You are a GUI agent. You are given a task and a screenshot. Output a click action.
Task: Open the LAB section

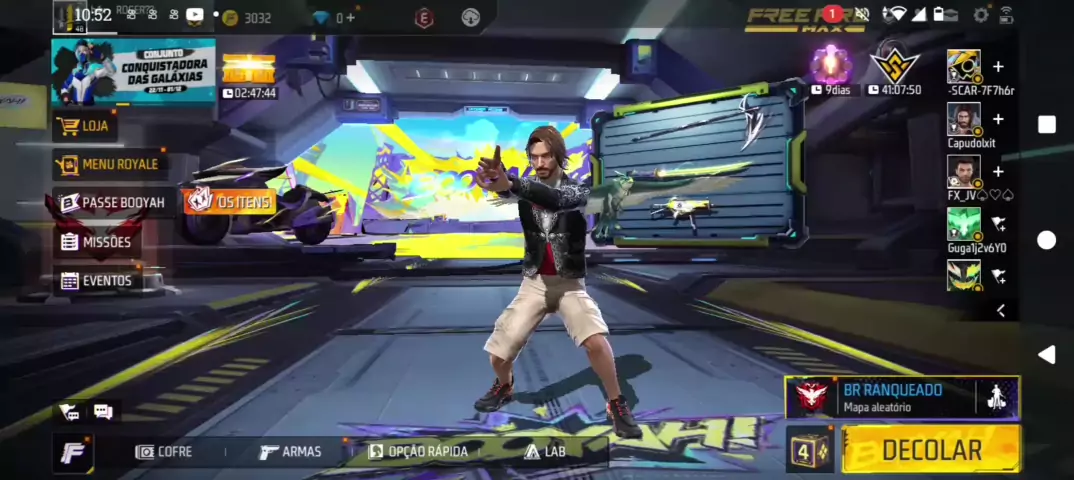(545, 452)
